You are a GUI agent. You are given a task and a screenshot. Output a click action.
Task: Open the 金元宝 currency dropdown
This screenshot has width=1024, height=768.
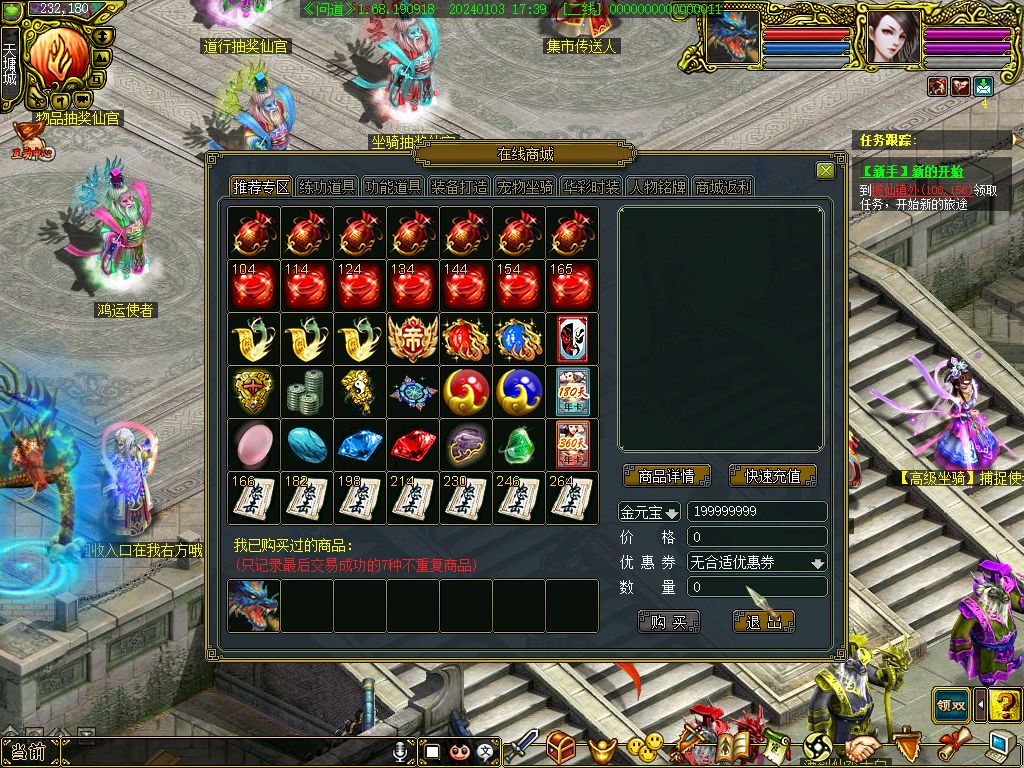point(671,512)
